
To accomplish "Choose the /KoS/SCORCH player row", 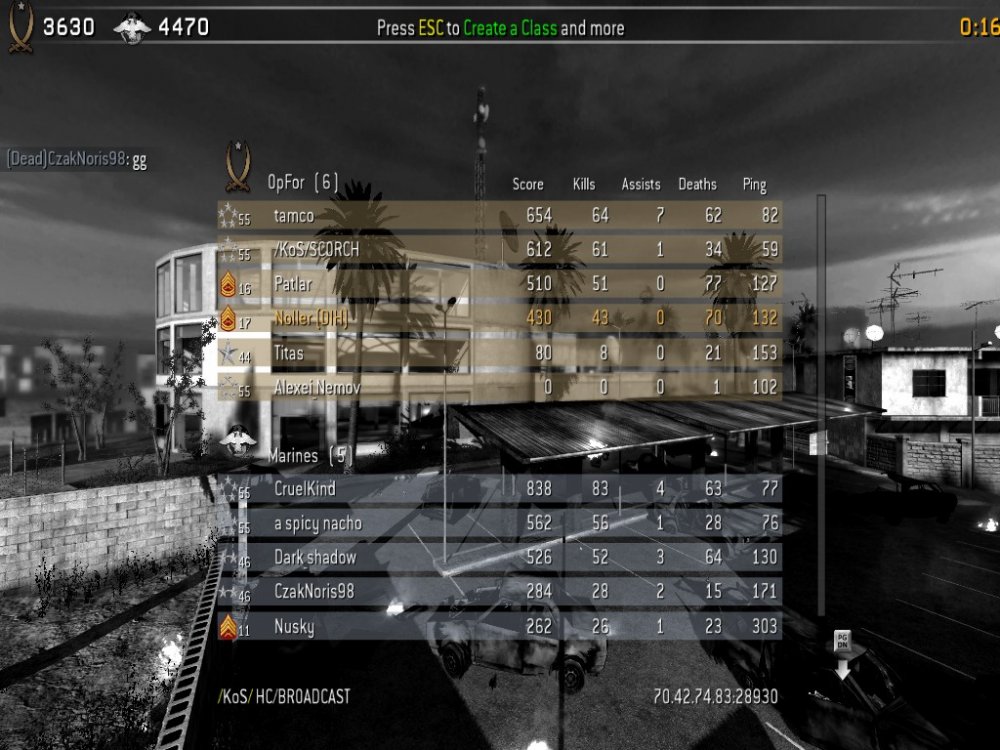I will coord(500,249).
